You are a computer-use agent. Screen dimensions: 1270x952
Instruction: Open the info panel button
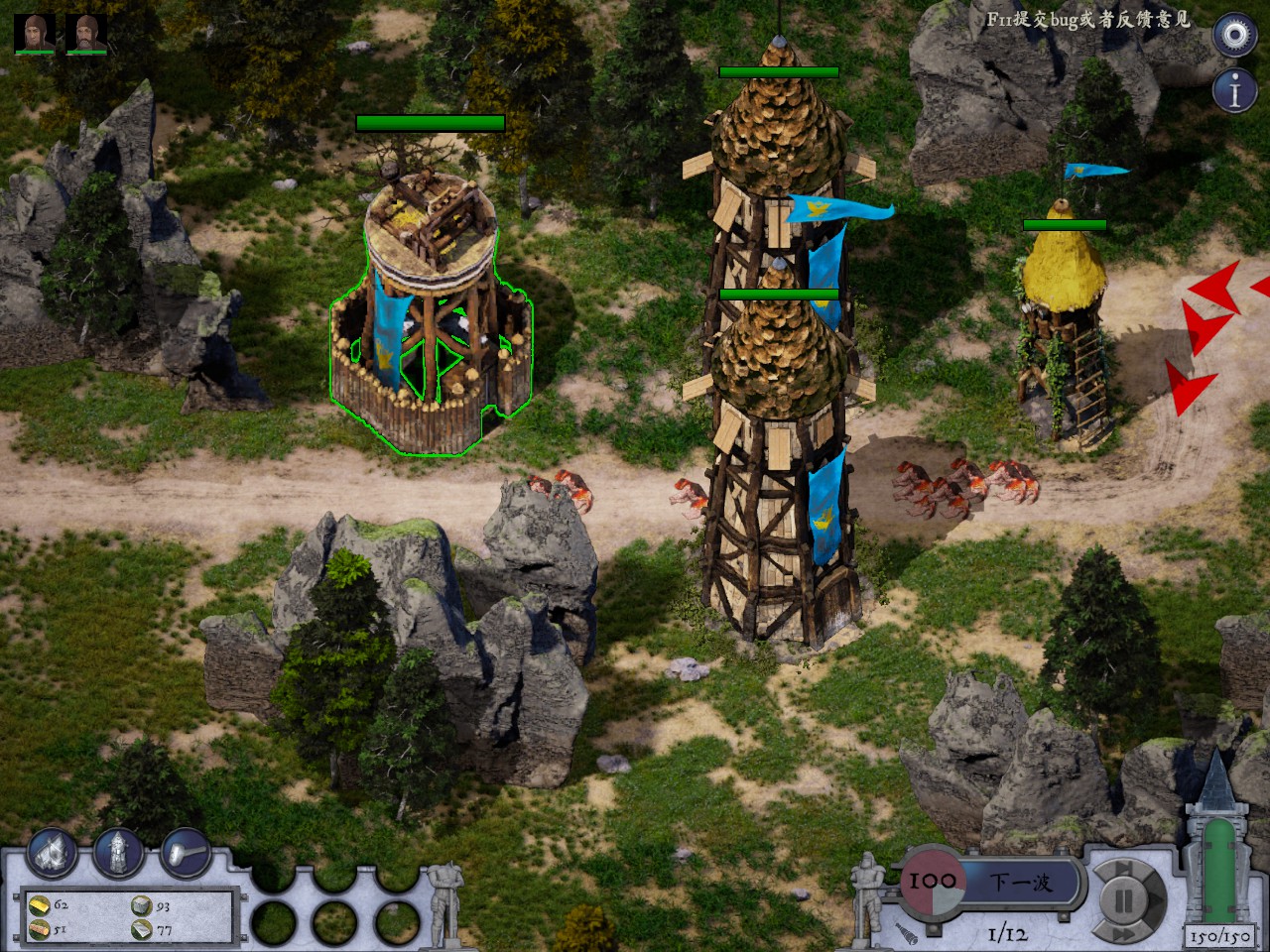tap(1234, 92)
